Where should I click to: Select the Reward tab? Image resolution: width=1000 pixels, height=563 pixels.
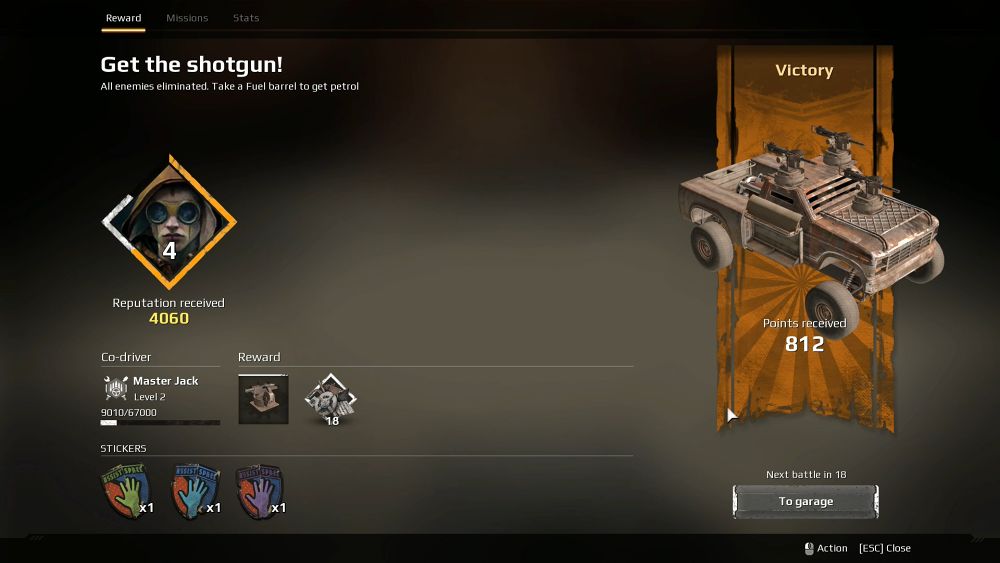(x=124, y=18)
